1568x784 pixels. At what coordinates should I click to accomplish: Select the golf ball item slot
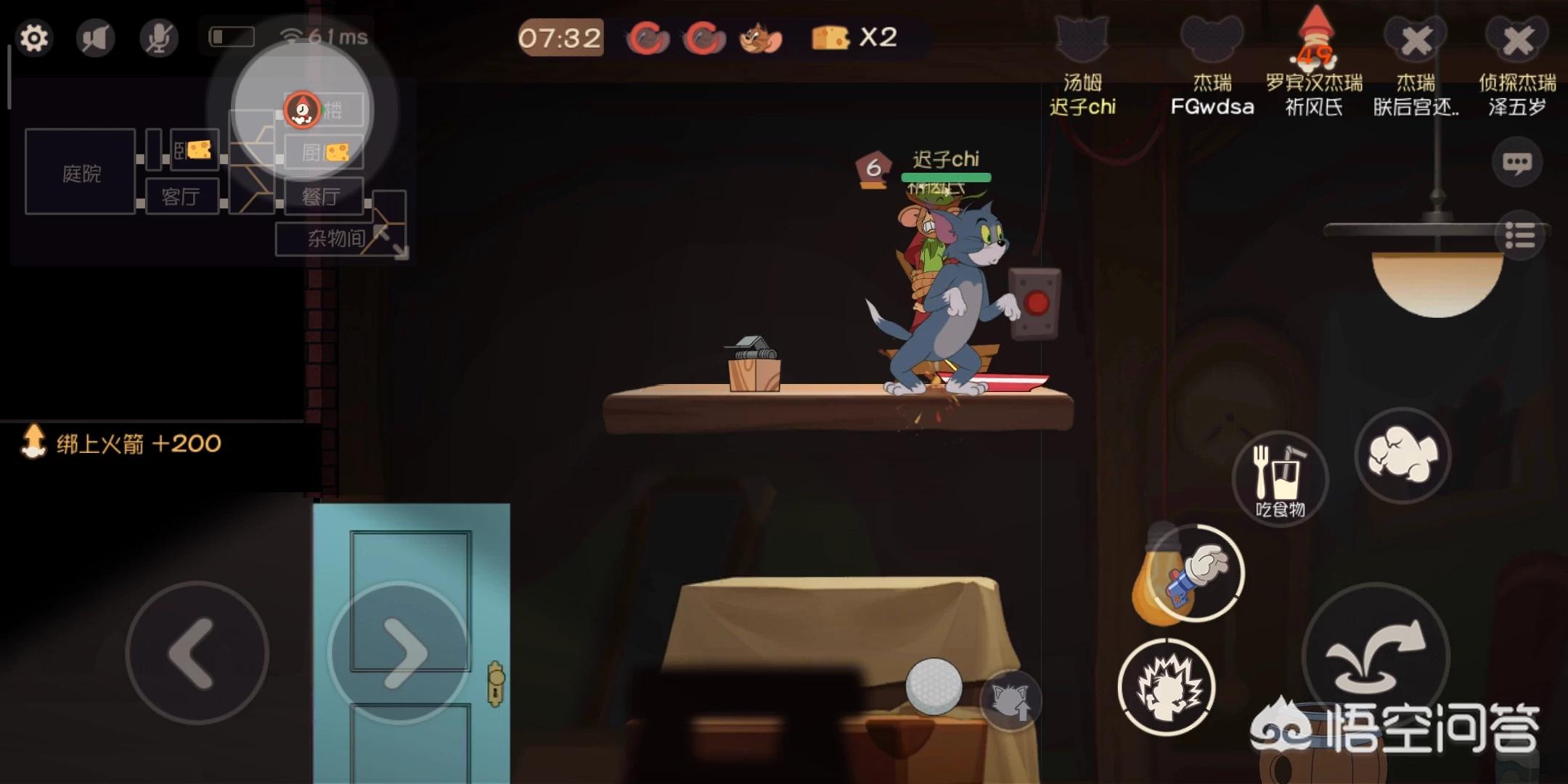934,686
